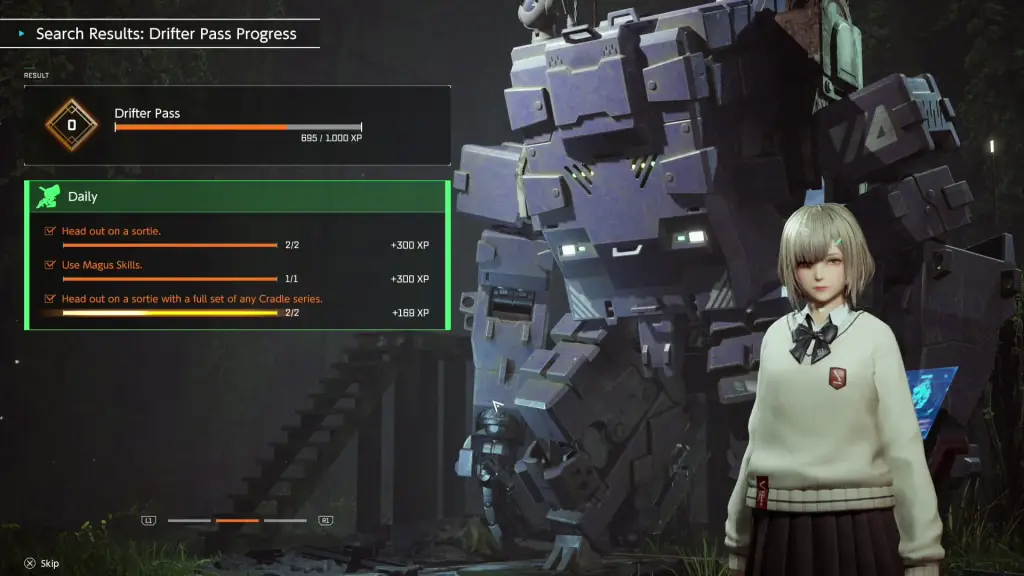1024x576 pixels.
Task: Select the Drifter Pass progress panel
Action: click(237, 125)
